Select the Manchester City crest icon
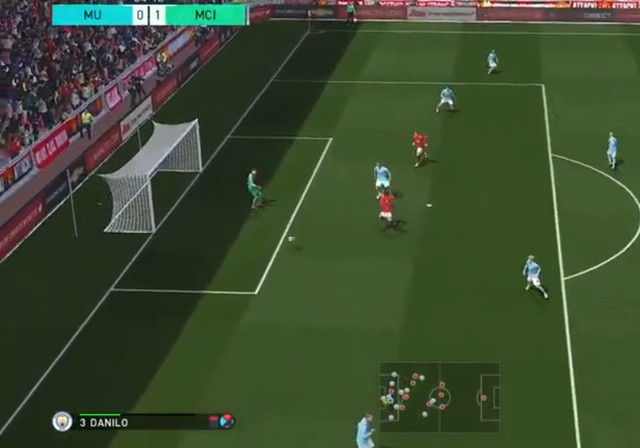This screenshot has width=640, height=448. [62, 421]
